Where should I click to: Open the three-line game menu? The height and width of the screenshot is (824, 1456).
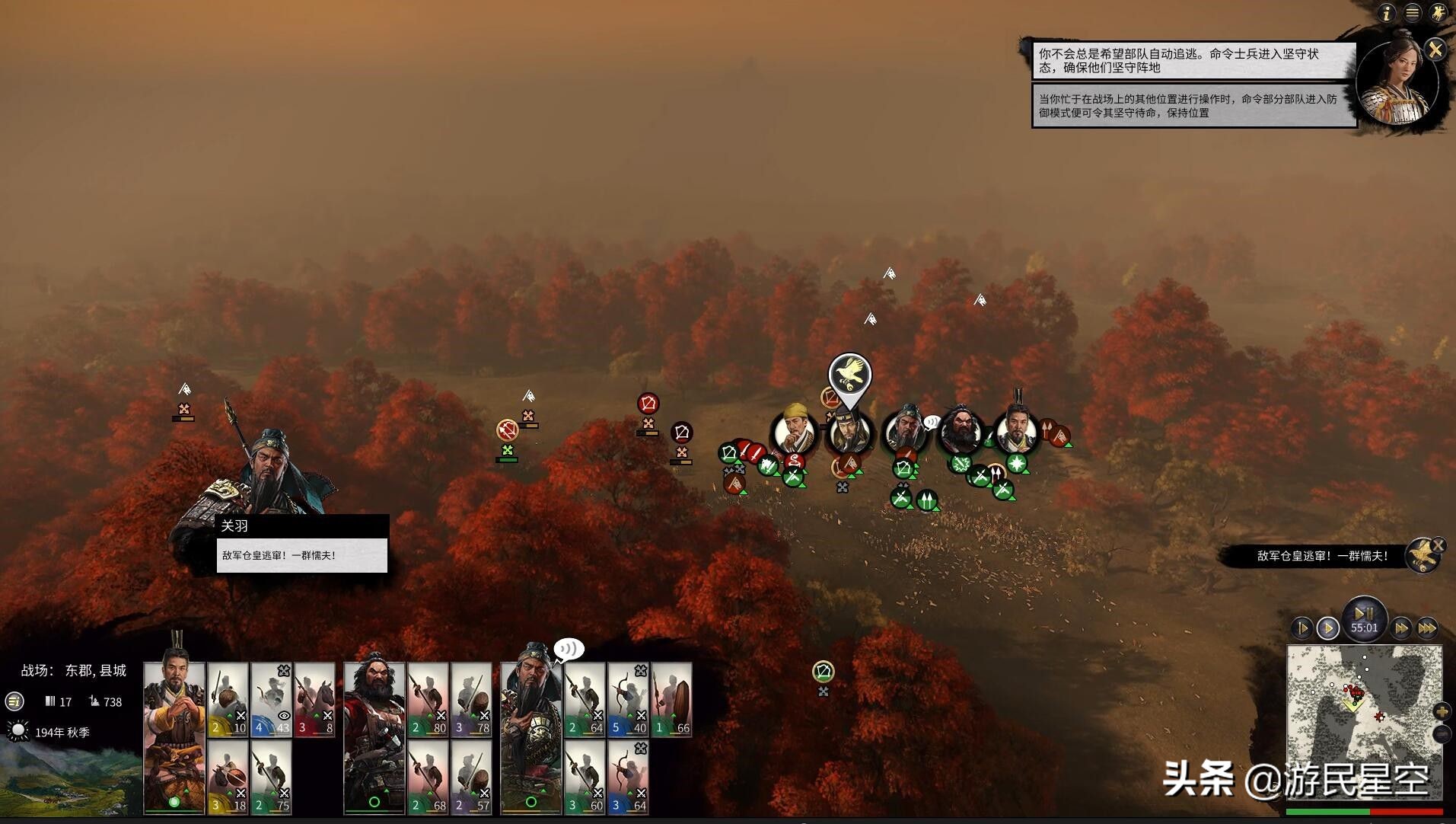1412,13
